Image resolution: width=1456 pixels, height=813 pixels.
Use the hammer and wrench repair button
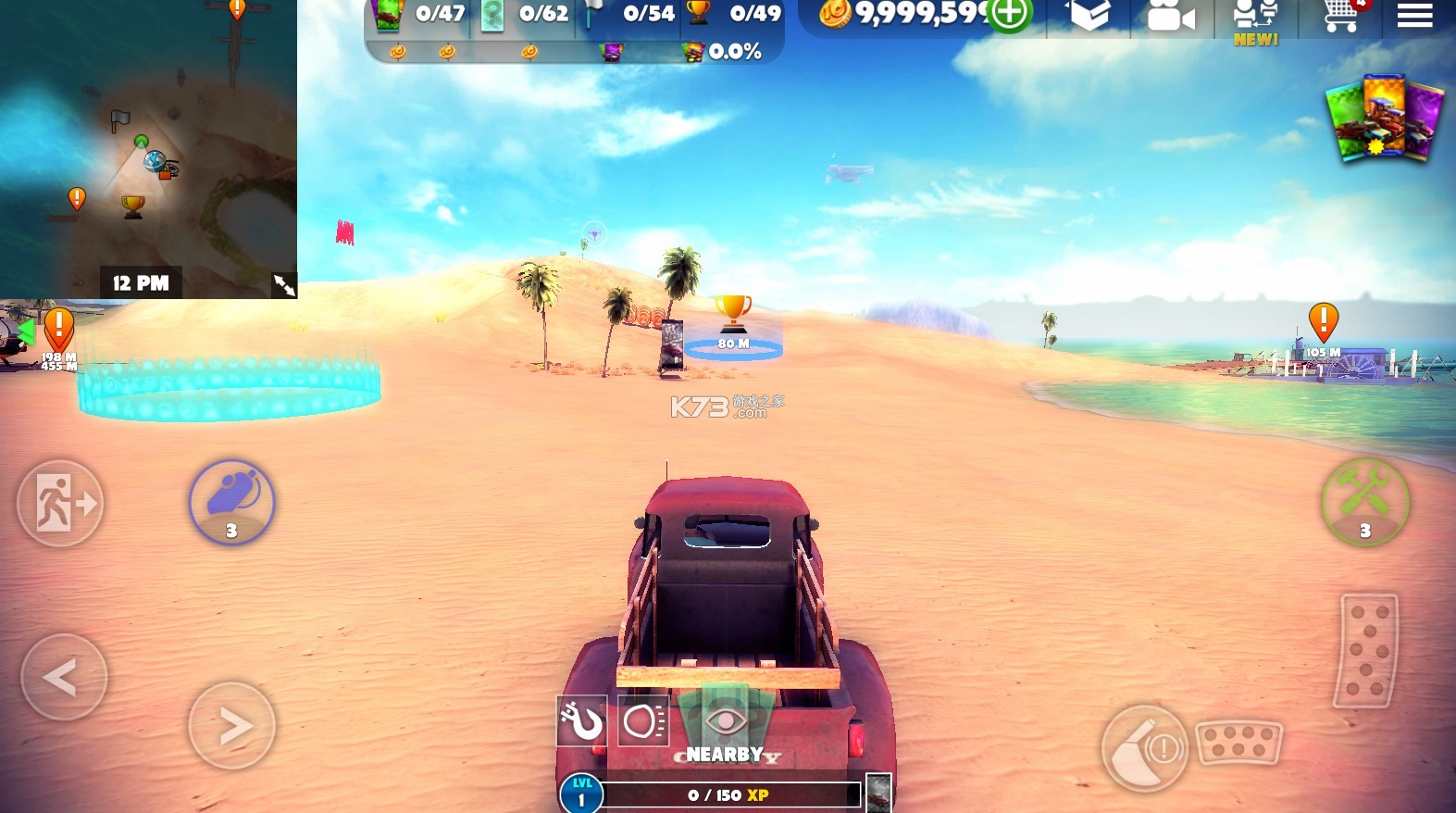tap(1364, 502)
